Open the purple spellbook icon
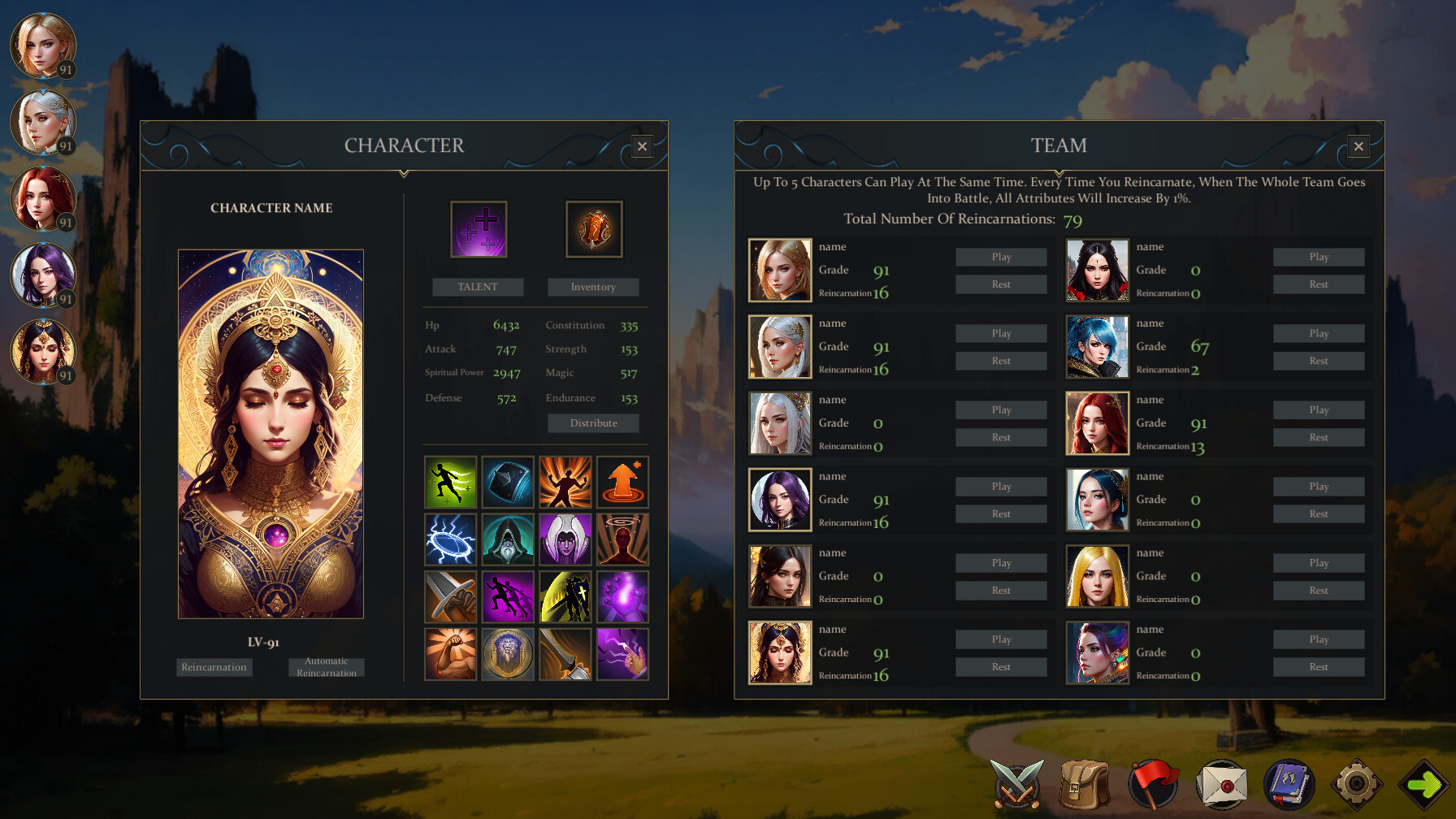Viewport: 1456px width, 819px height. click(x=1290, y=782)
